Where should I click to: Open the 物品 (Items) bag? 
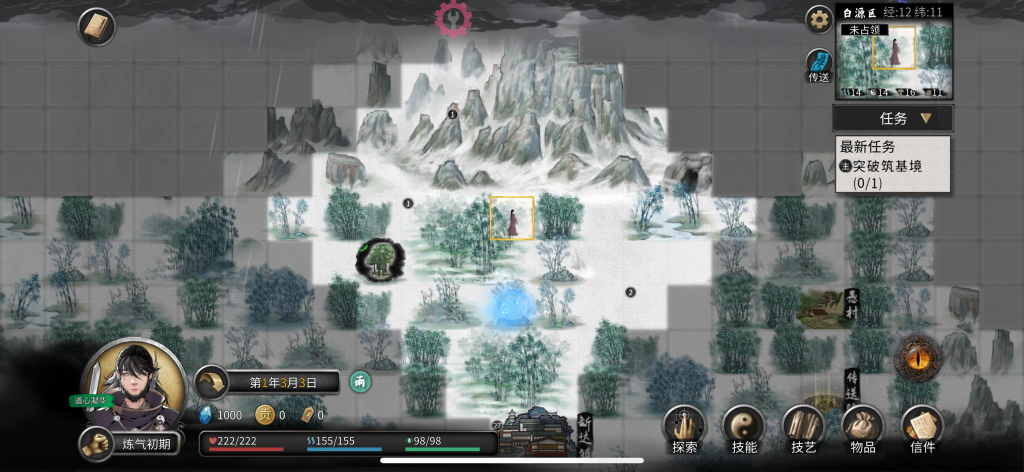[x=862, y=427]
